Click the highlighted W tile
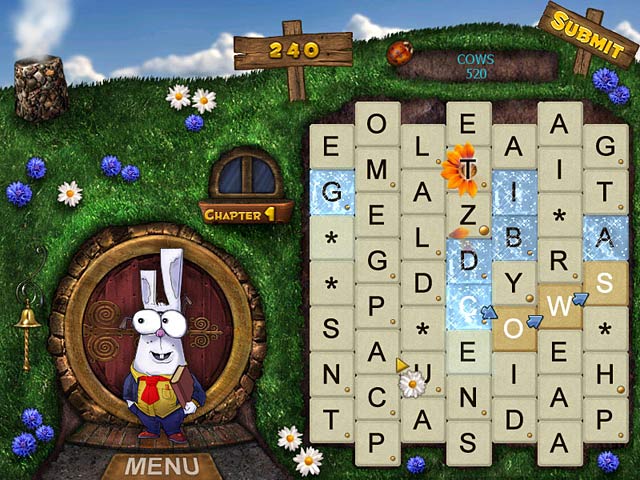640x480 pixels. tap(560, 304)
